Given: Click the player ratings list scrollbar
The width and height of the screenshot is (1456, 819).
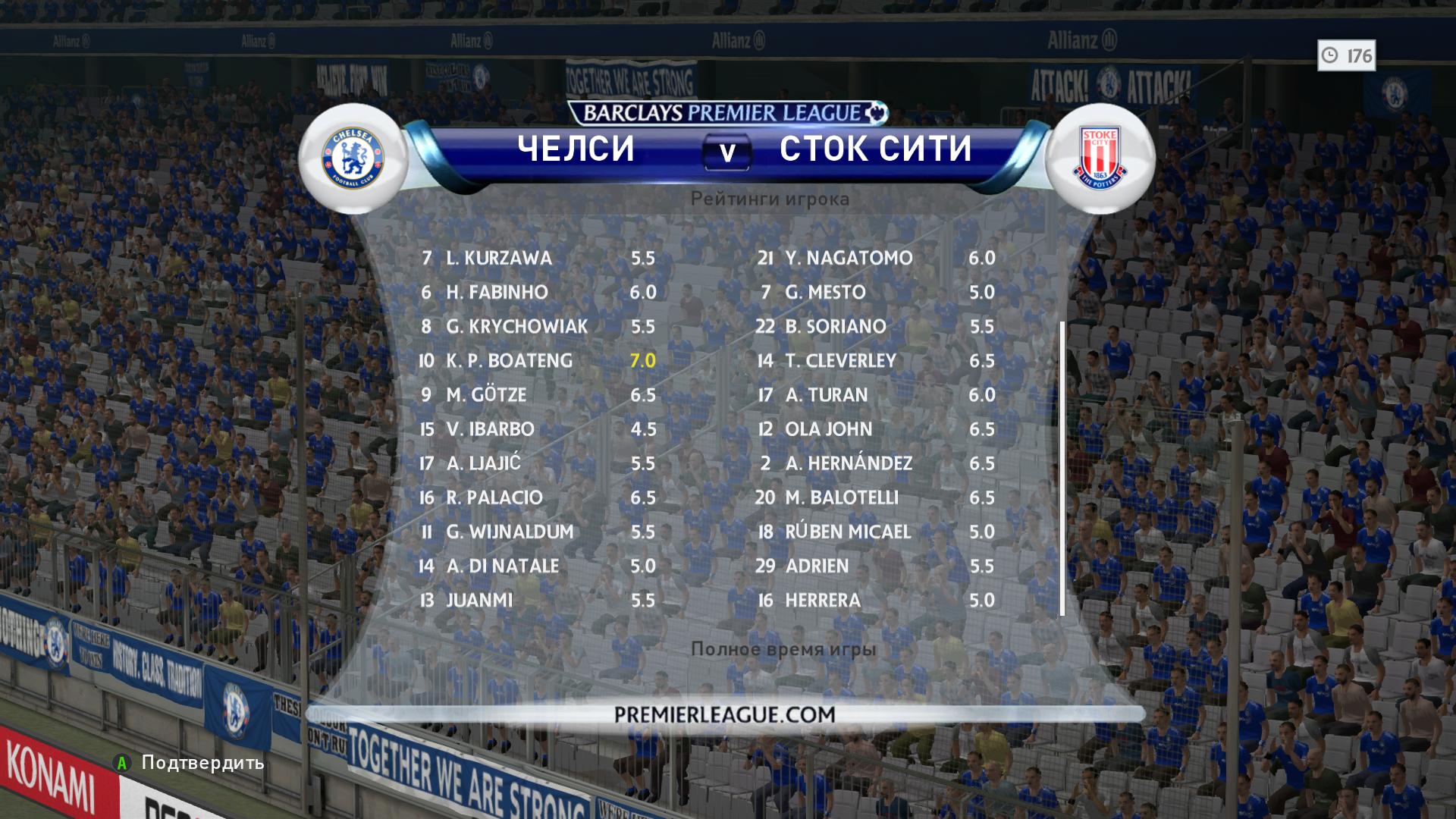Looking at the screenshot, I should coord(1062,469).
